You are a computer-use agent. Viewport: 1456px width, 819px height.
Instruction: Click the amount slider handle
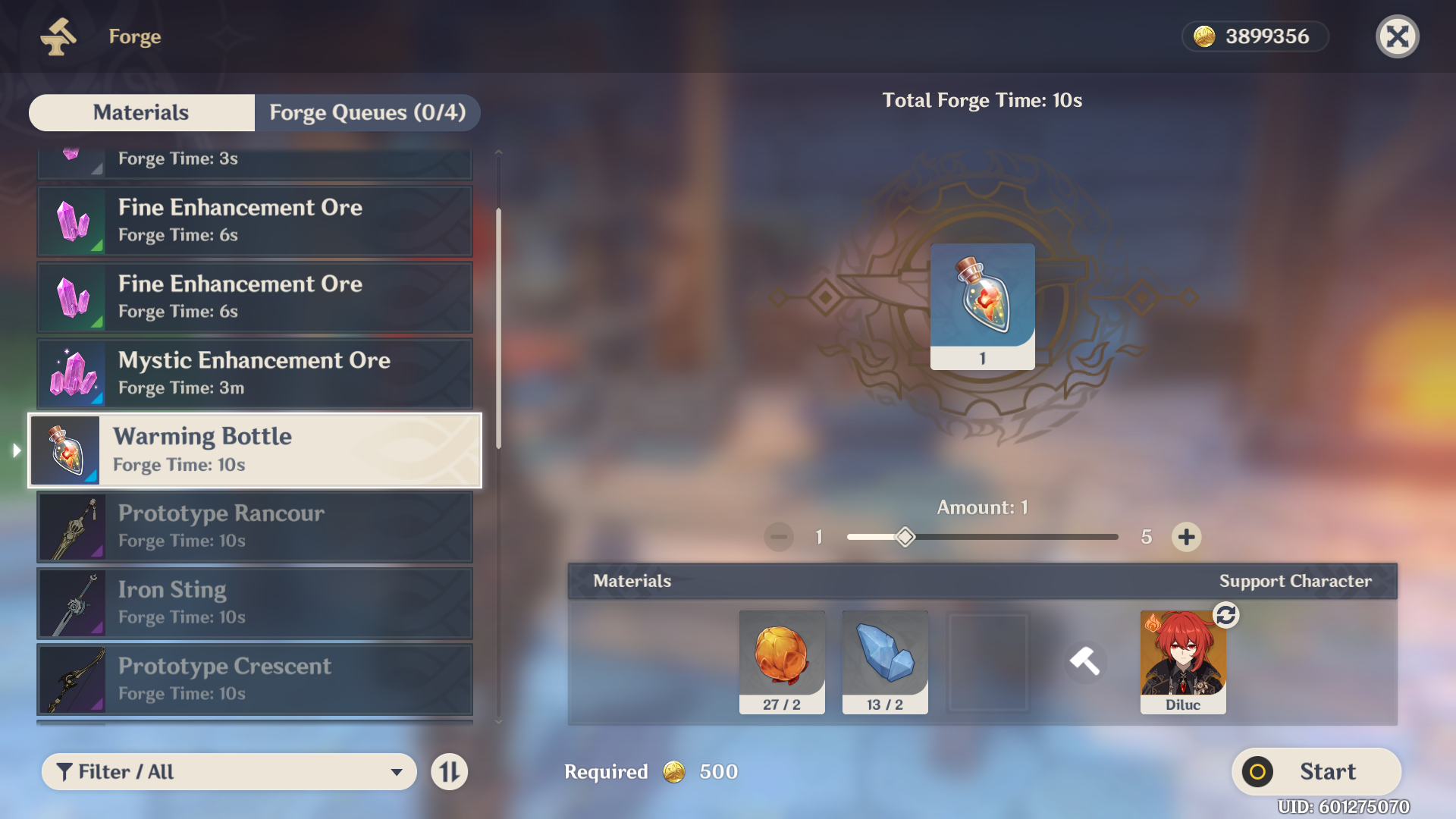click(905, 537)
